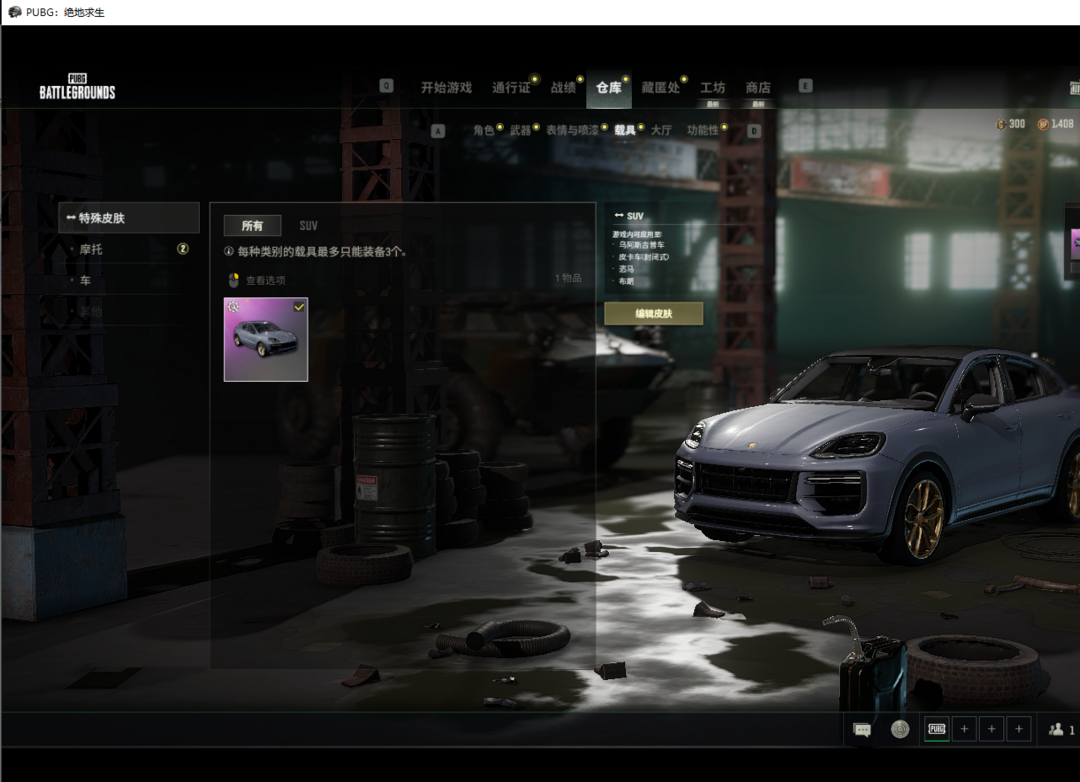Open the 藏匿处 (Hideout) menu
Screen dimensions: 1080x782
660,88
